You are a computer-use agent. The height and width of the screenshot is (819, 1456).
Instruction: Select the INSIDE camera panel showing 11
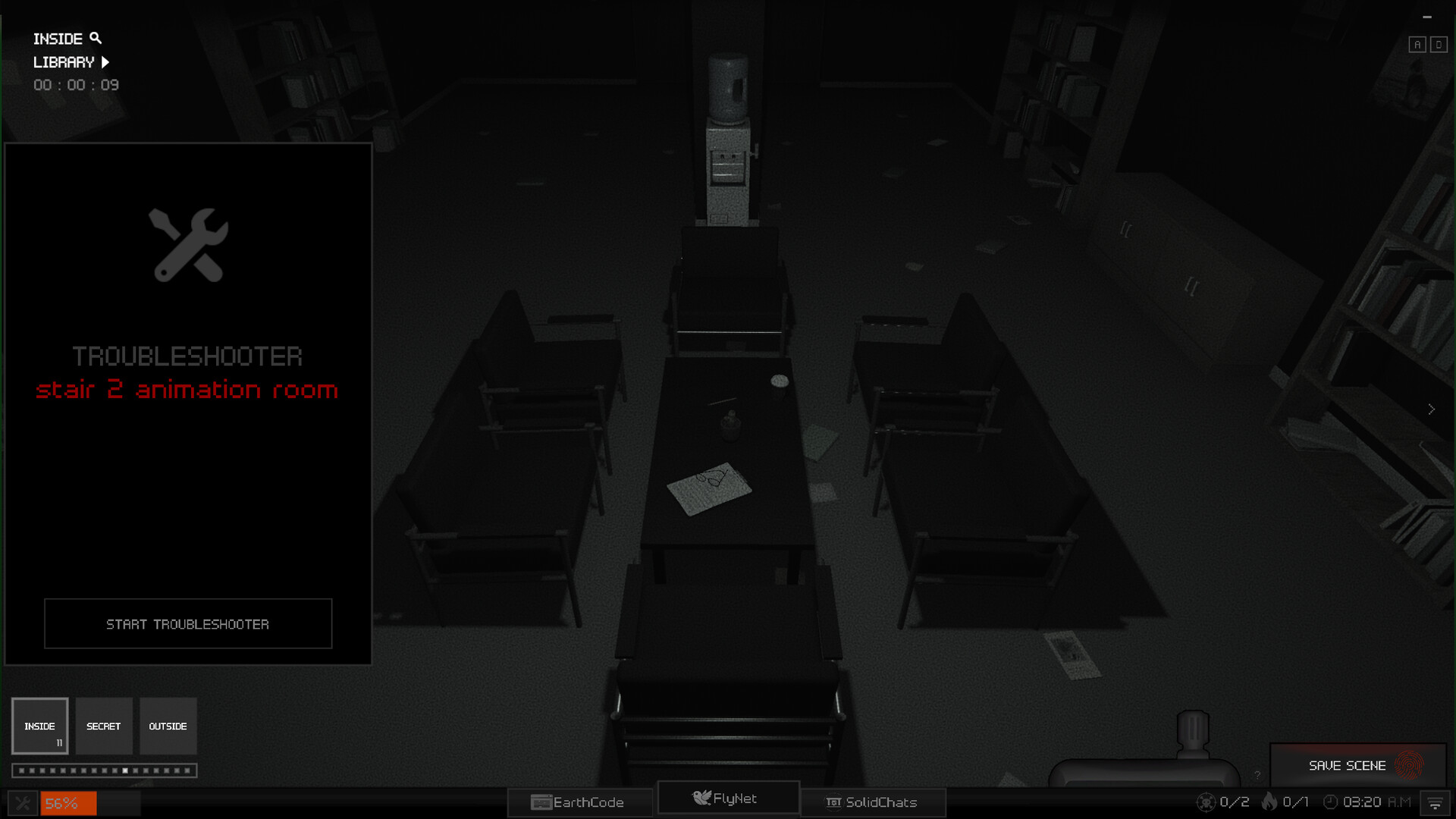tap(40, 726)
